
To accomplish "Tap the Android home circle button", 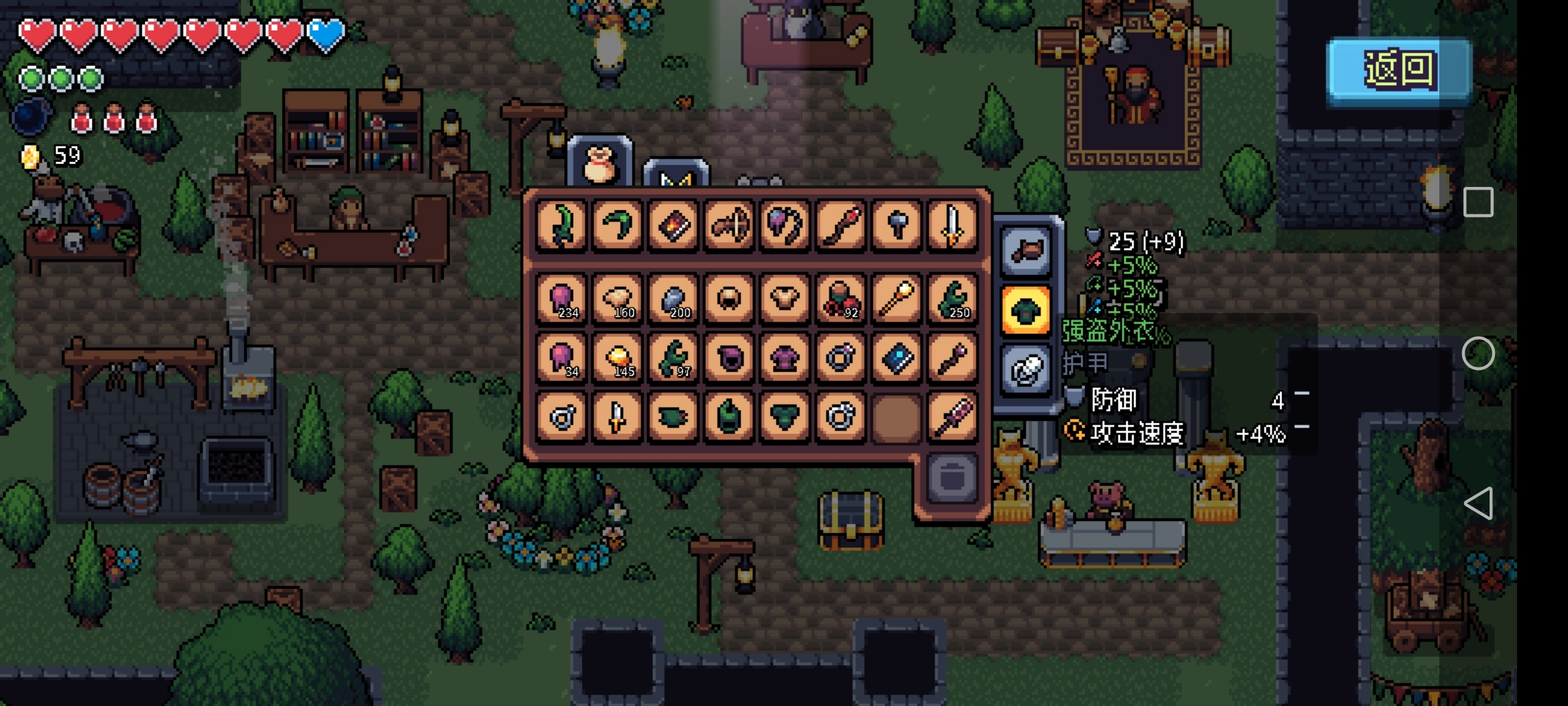I will pos(1478,354).
